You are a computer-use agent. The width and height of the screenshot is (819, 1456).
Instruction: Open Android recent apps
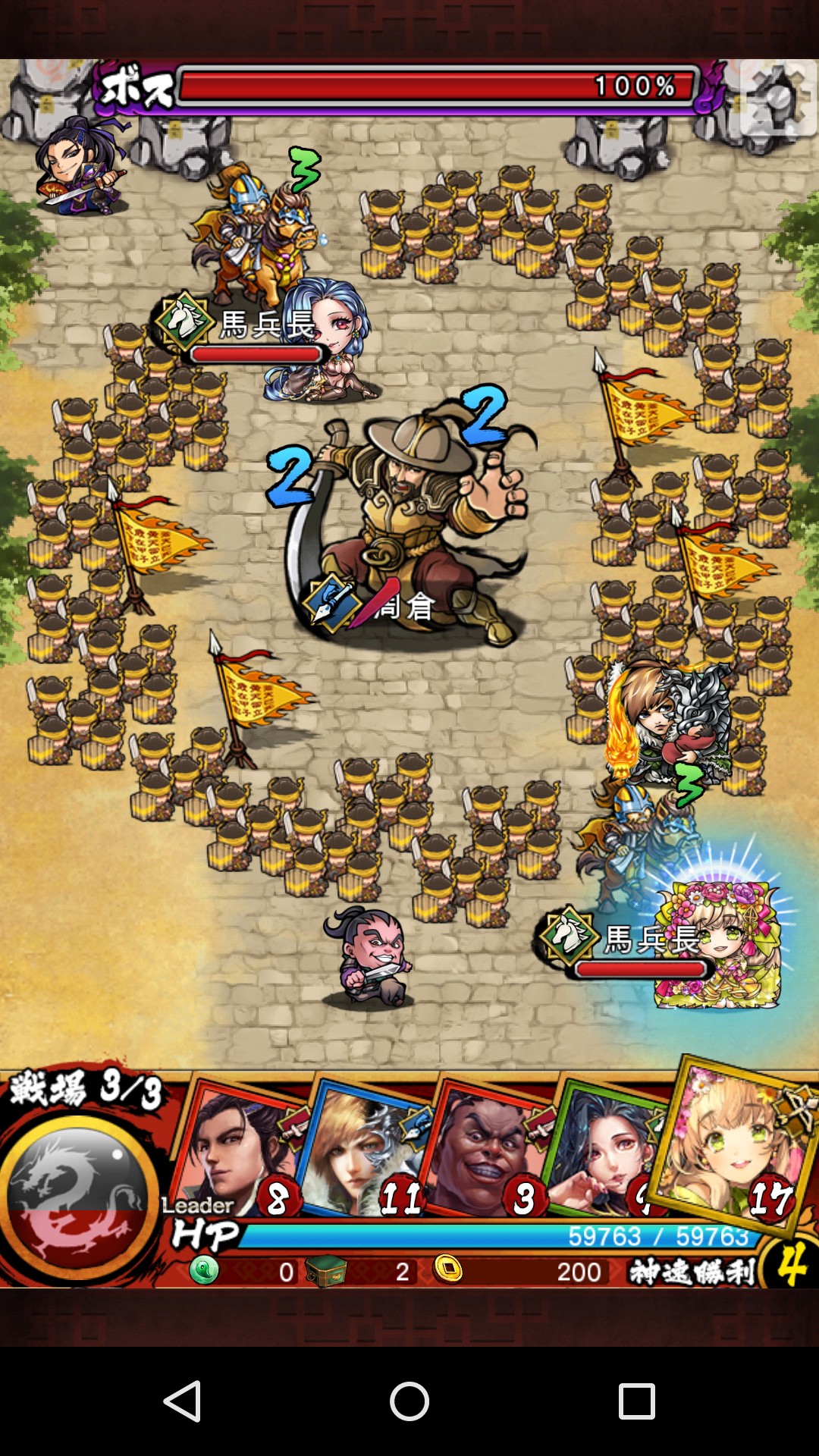click(x=636, y=1401)
